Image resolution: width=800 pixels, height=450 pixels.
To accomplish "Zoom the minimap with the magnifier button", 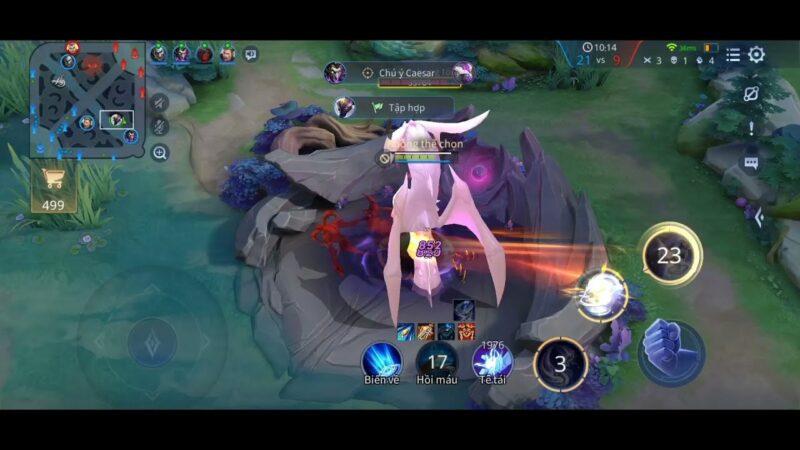I will [160, 153].
